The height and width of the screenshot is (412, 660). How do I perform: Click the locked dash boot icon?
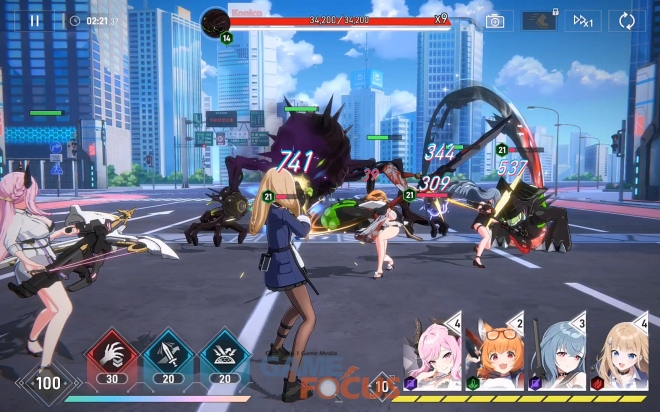click(539, 20)
